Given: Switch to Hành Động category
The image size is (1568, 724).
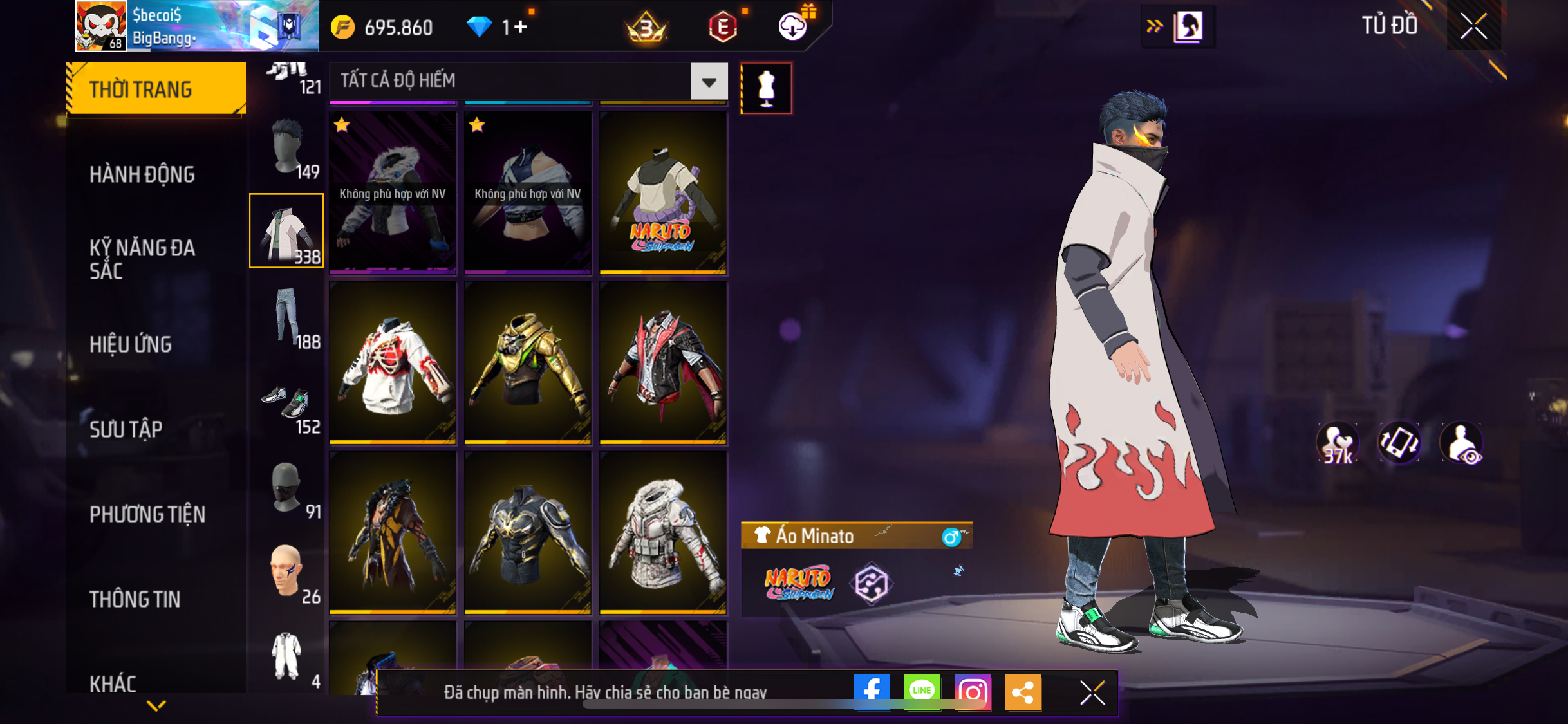Looking at the screenshot, I should click(142, 174).
